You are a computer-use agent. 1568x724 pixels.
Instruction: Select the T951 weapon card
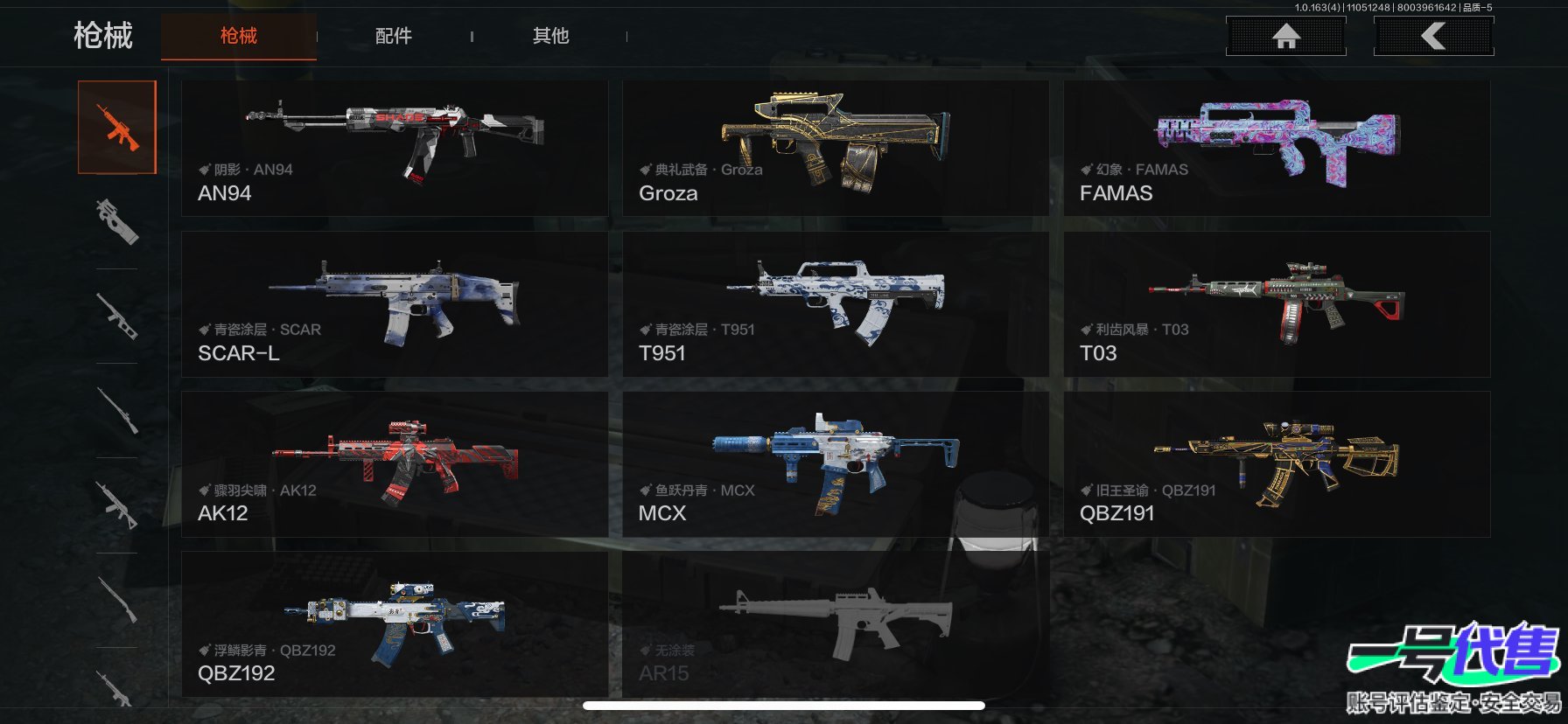pos(835,304)
